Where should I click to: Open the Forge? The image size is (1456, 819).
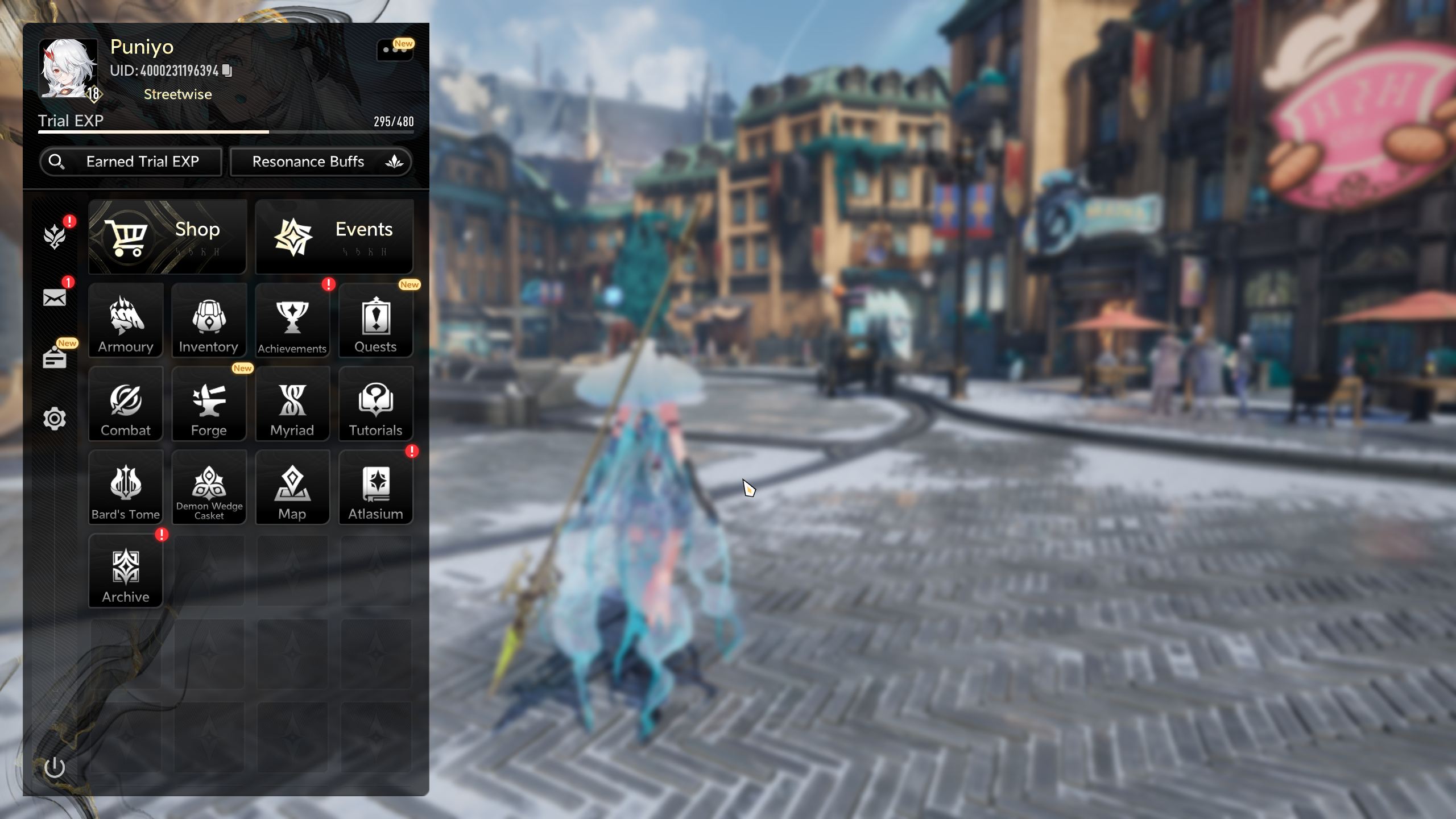tap(209, 404)
